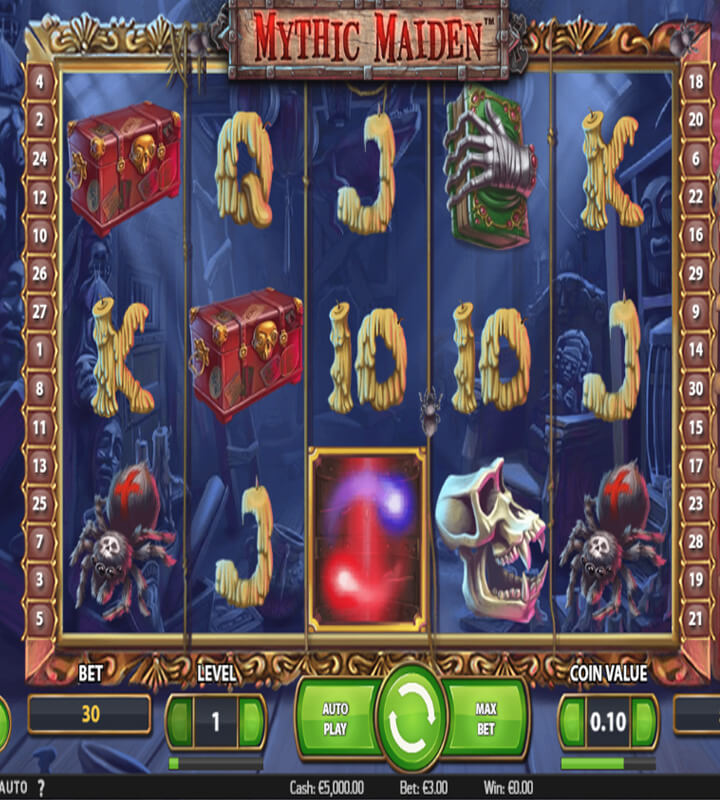Lower the Coin Value
Image resolution: width=720 pixels, height=800 pixels.
pyautogui.click(x=573, y=718)
